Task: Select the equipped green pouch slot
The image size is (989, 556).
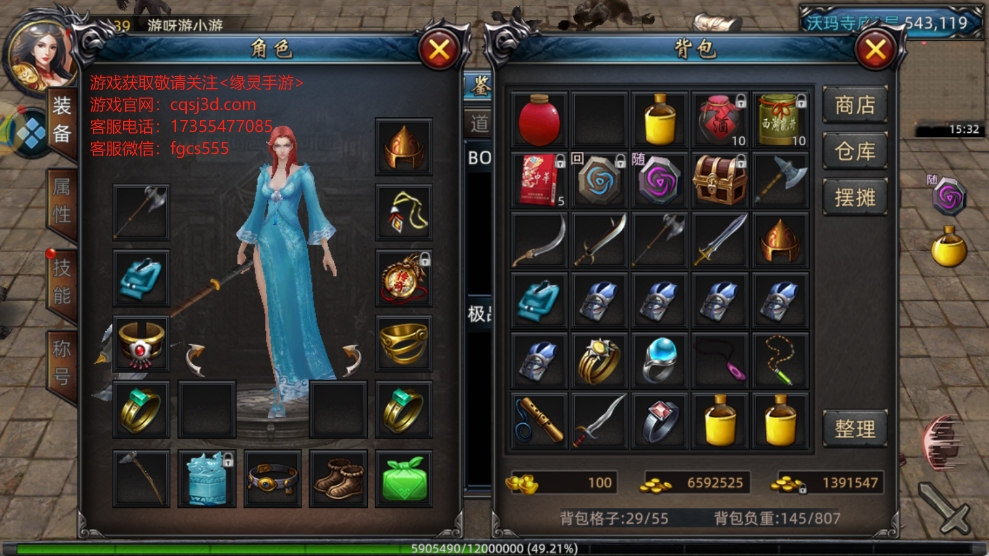Action: 404,478
